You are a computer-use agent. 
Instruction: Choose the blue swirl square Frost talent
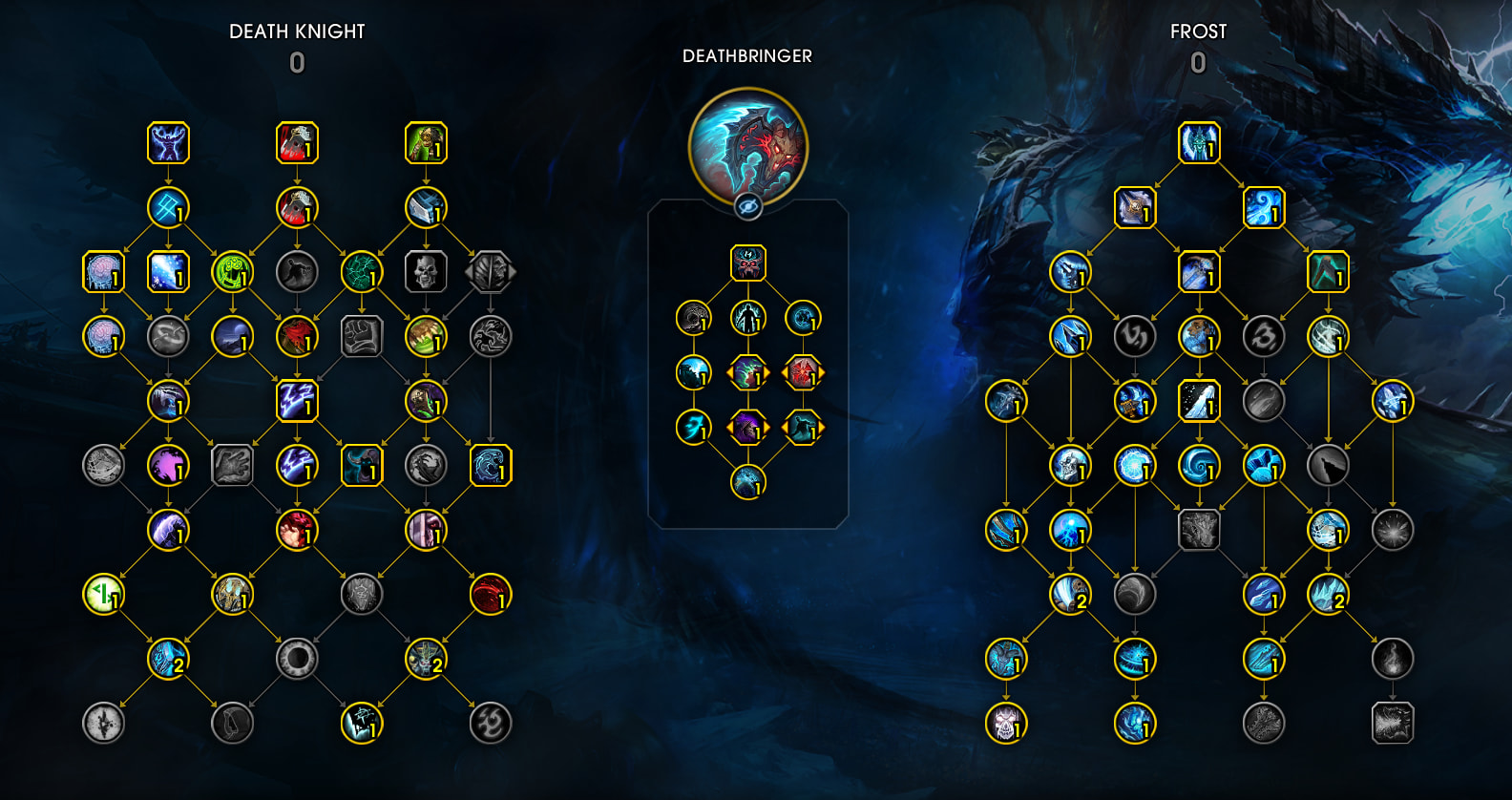tap(1263, 207)
